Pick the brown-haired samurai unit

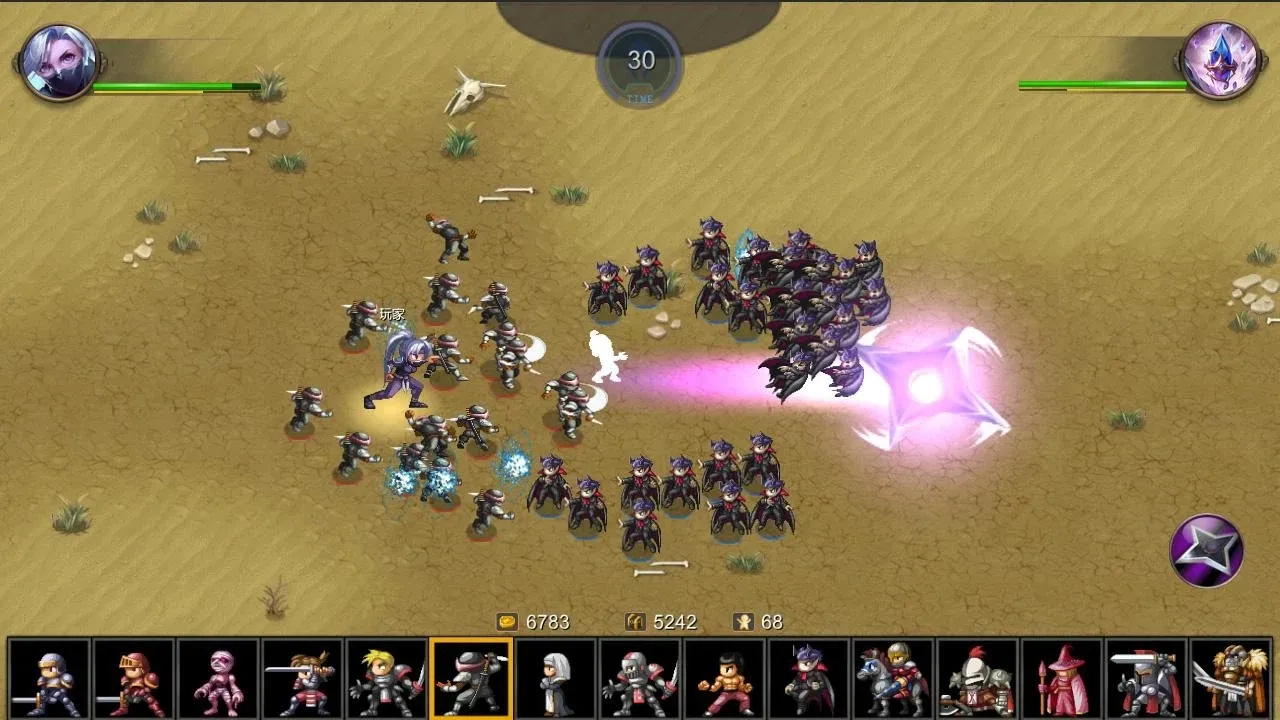coord(302,679)
